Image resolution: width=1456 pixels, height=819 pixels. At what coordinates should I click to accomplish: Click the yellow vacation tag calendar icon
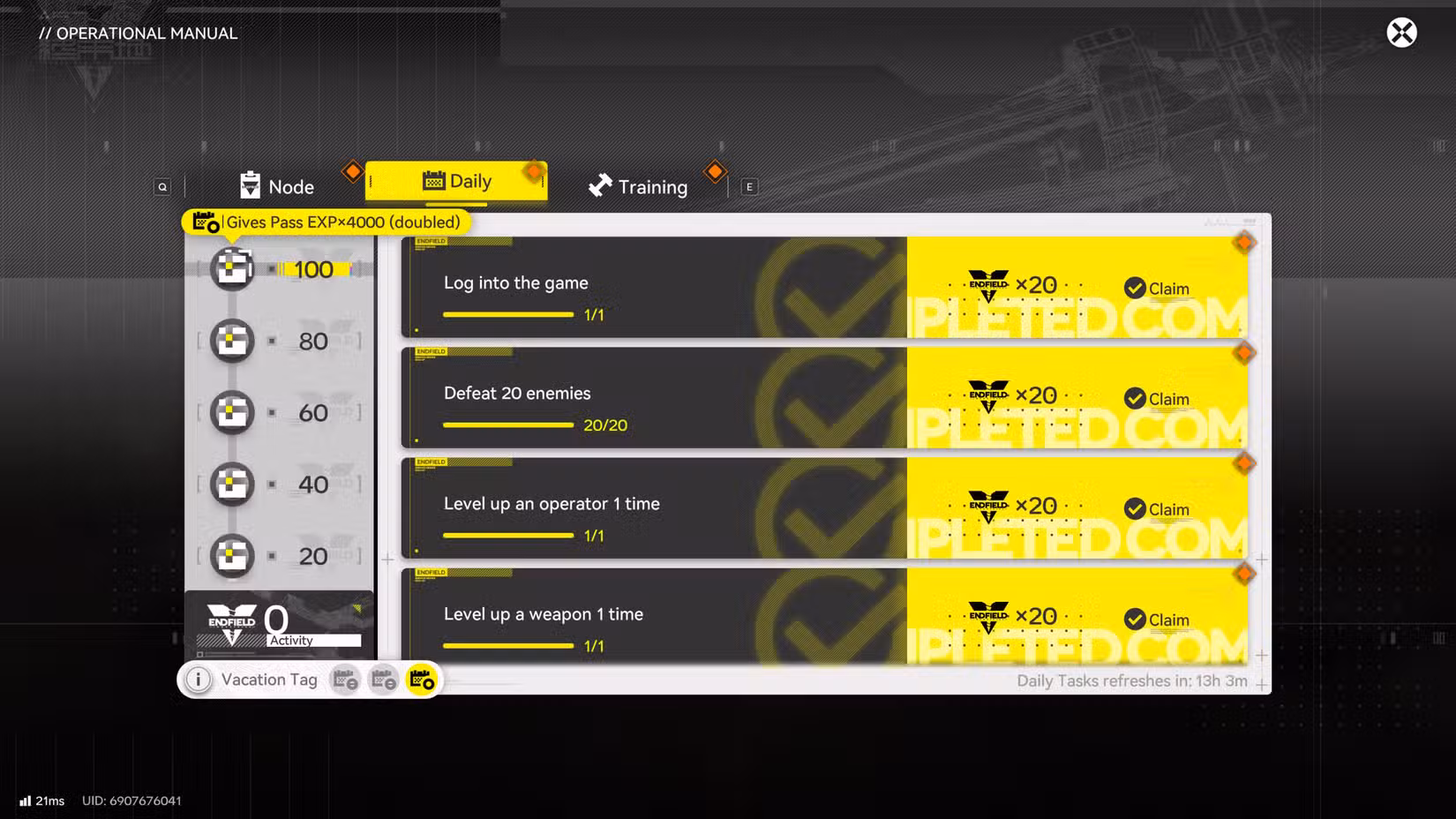[421, 680]
